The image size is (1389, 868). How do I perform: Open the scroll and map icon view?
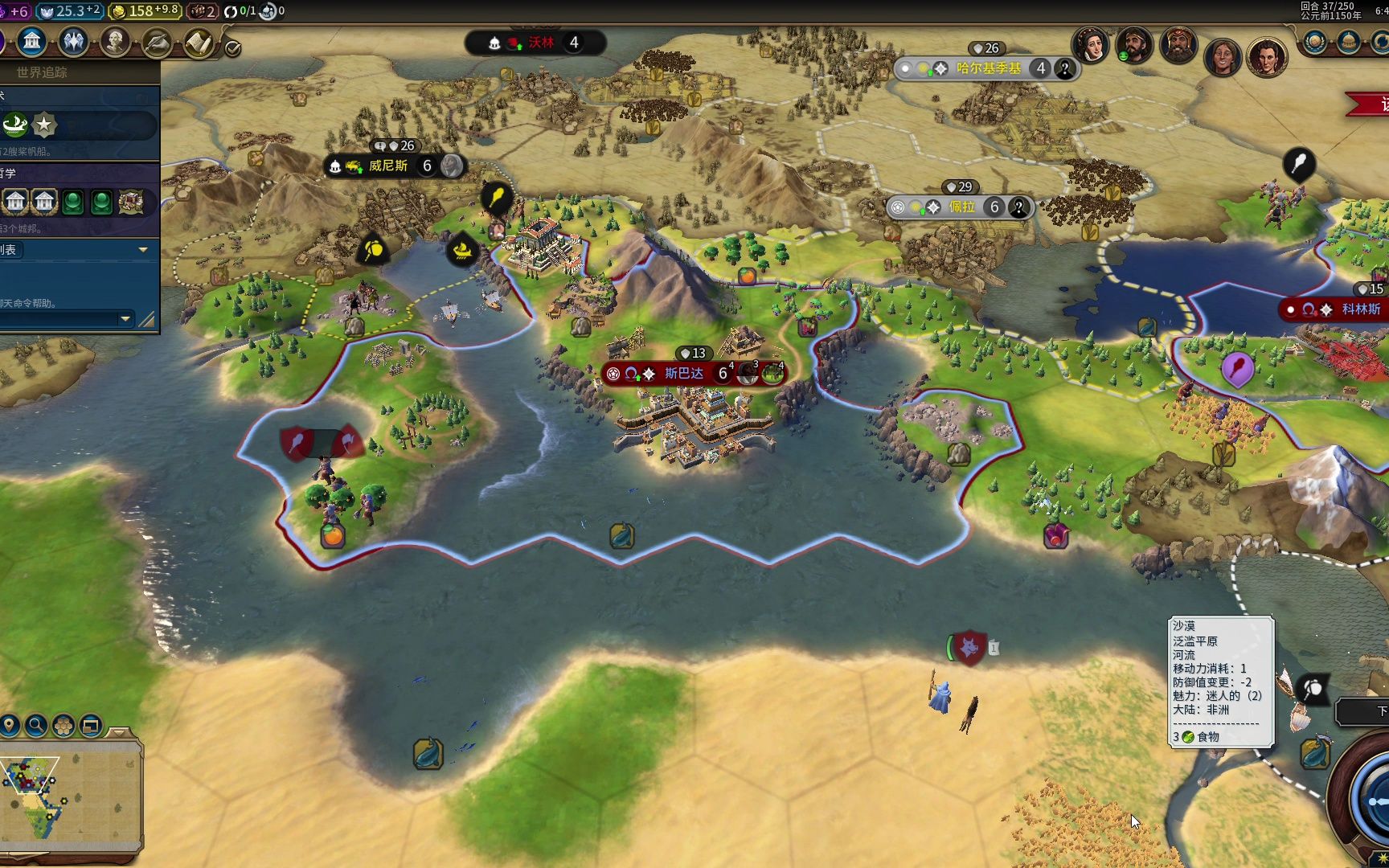[198, 42]
